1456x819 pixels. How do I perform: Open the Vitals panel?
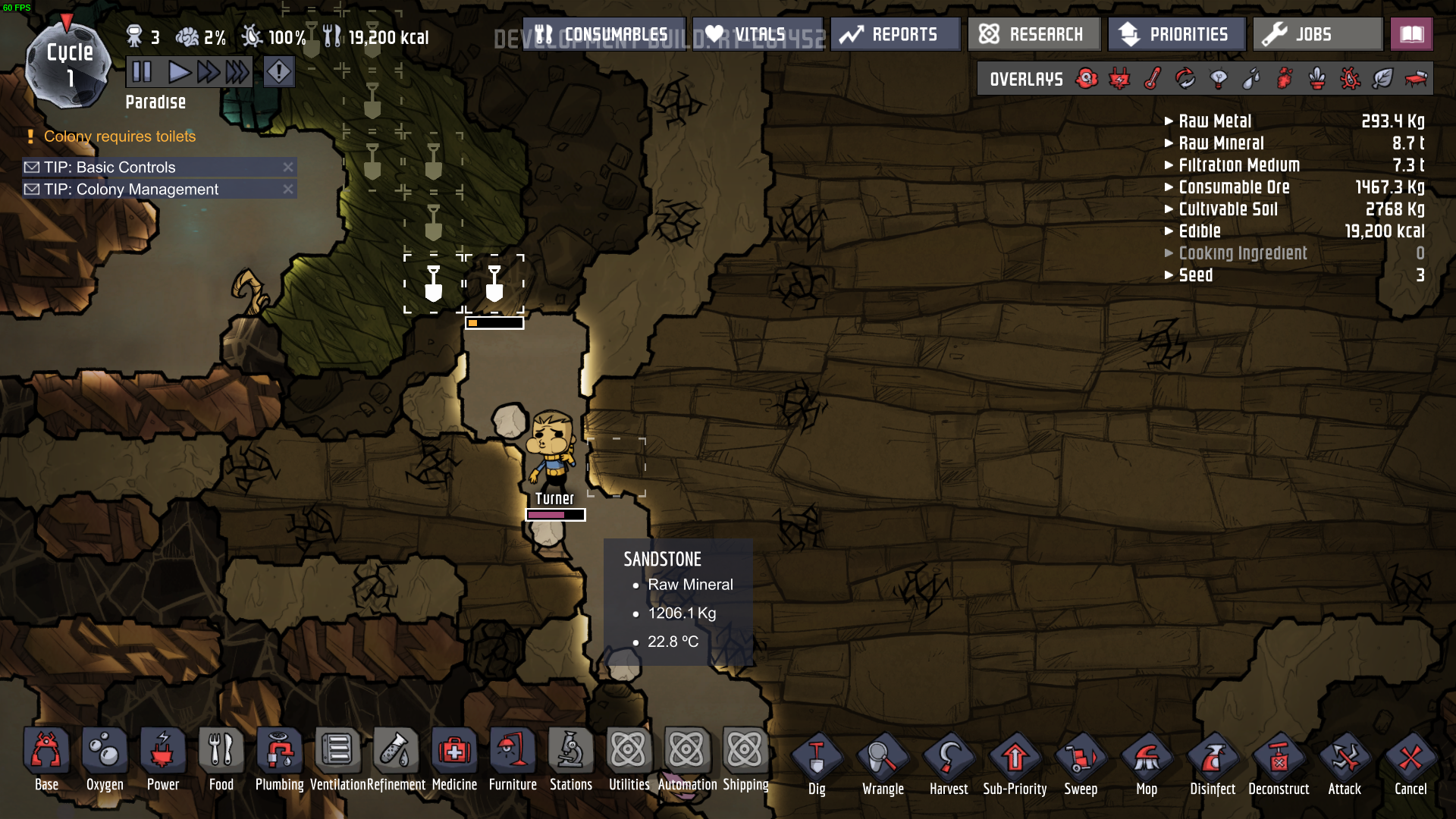(757, 34)
